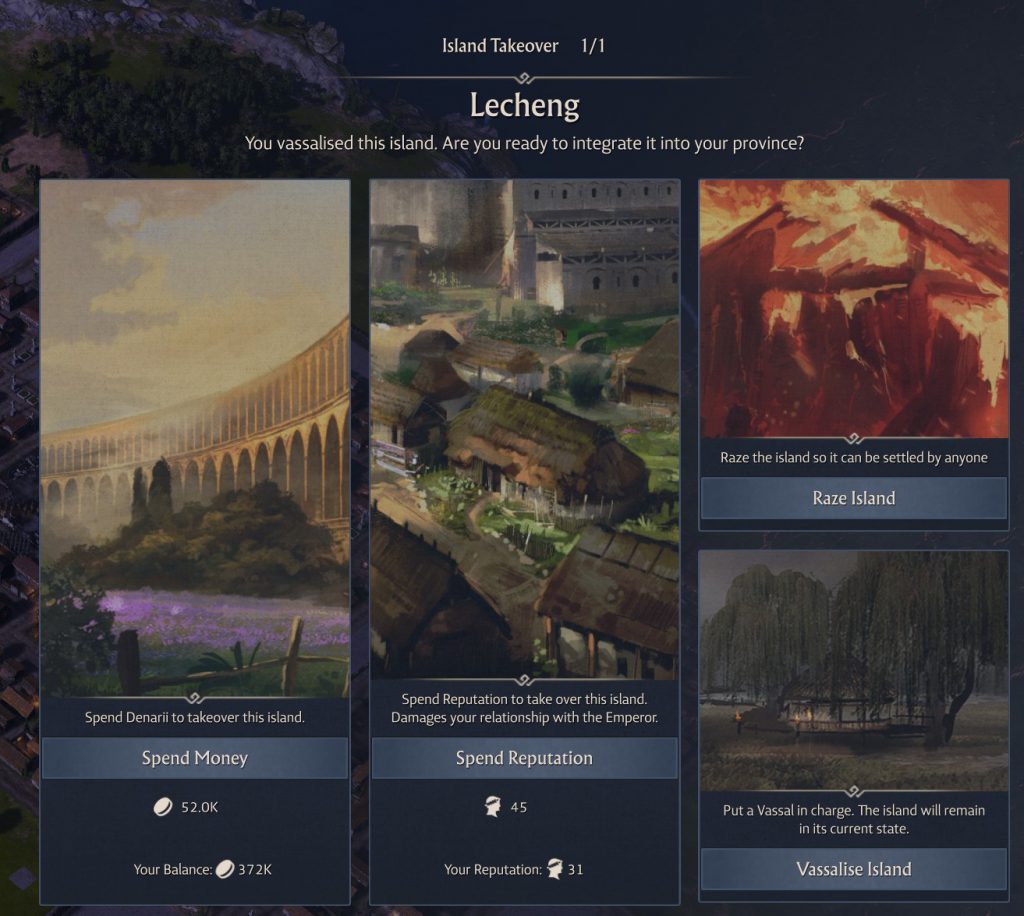Screen dimensions: 1024x916
Task: Select the Spend Reputation option
Action: [x=524, y=758]
